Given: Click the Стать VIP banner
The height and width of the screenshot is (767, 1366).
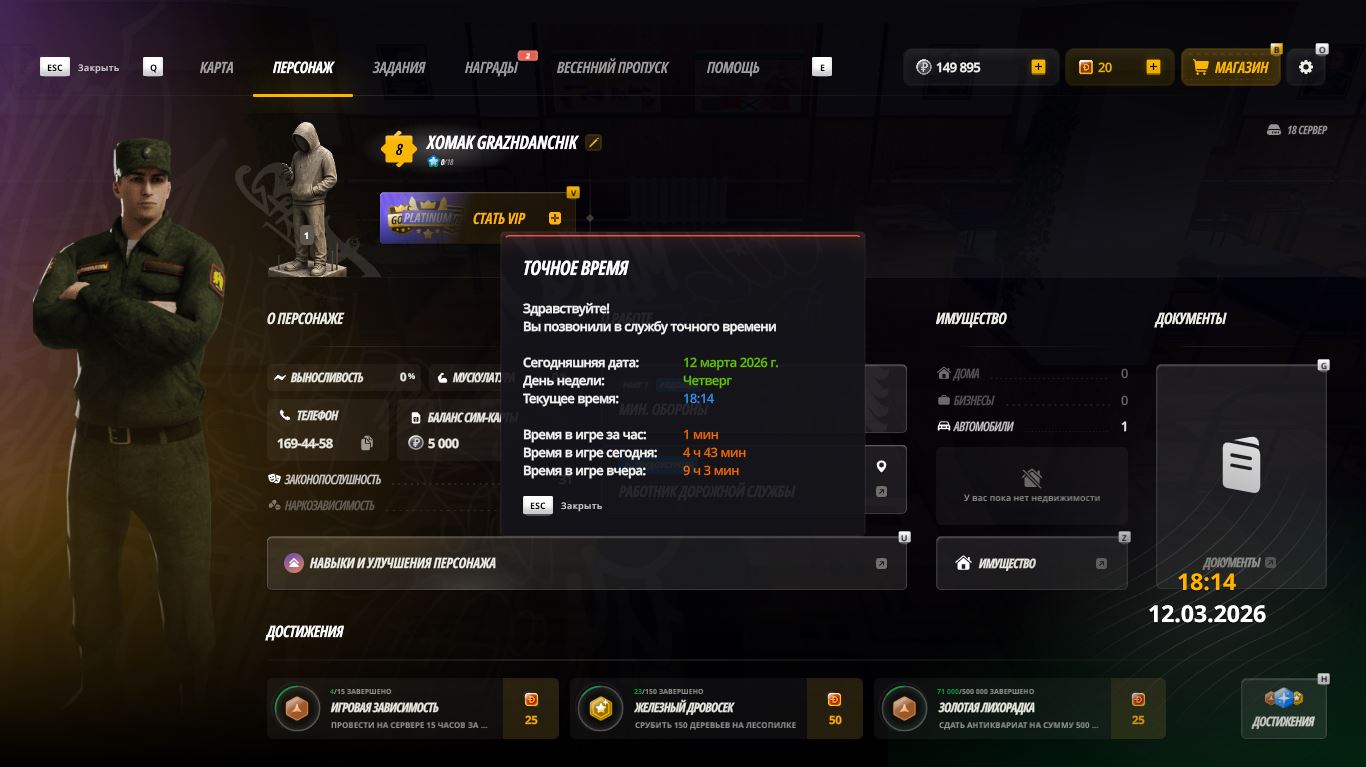Looking at the screenshot, I should coord(478,218).
